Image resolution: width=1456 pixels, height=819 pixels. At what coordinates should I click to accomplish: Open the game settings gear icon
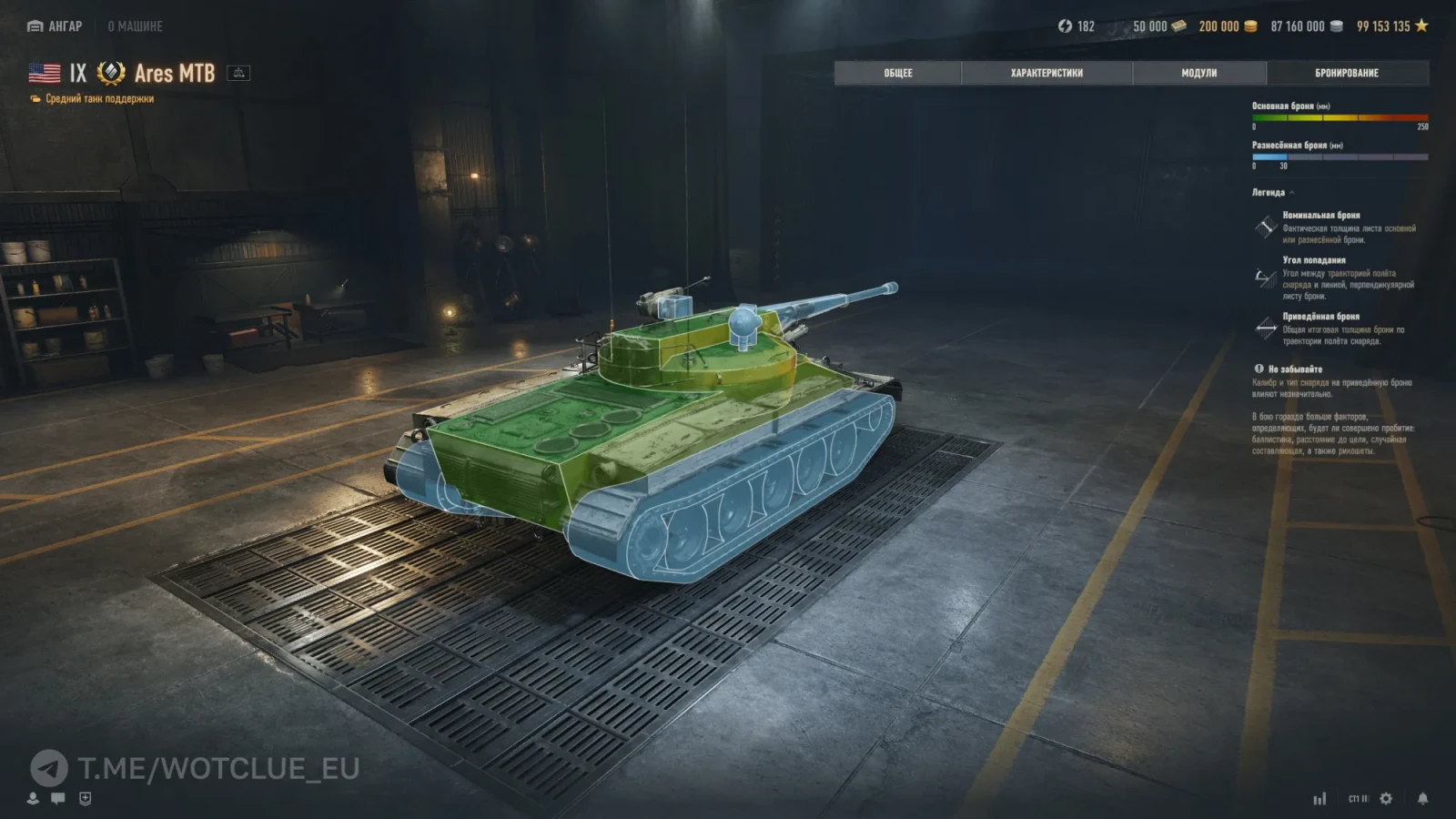click(x=1386, y=798)
